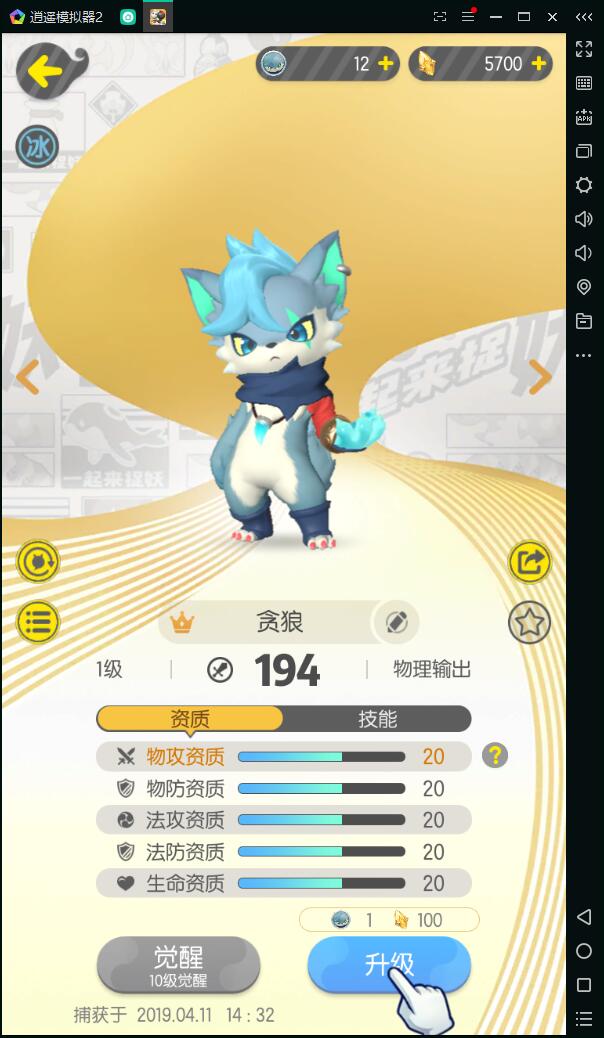This screenshot has height=1038, width=604.
Task: Switch to the 技能 skills tab
Action: point(377,719)
